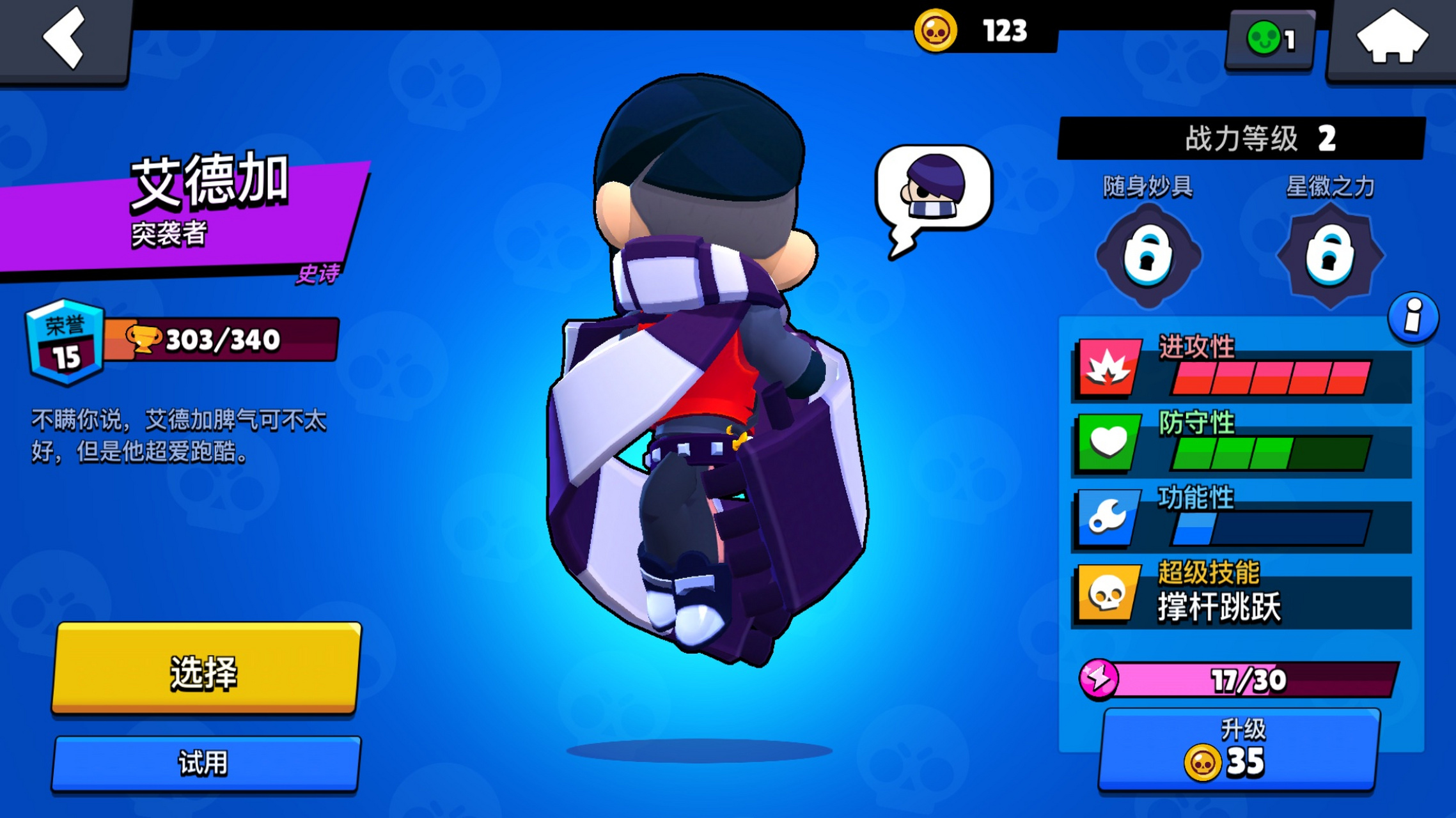Image resolution: width=1456 pixels, height=818 pixels.
Task: Tap the locked 随身妙具 gadget slot
Action: tap(1148, 256)
